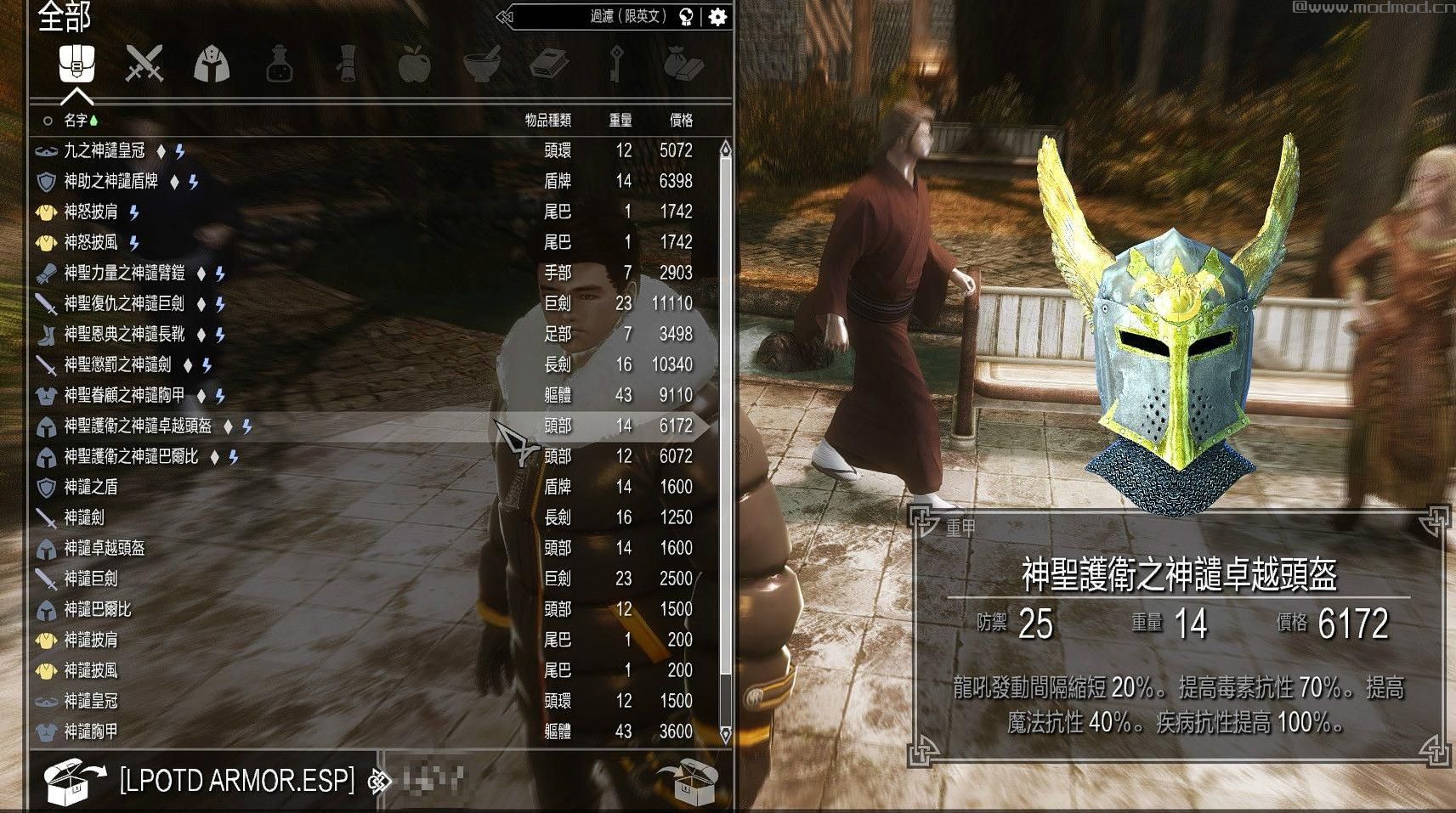This screenshot has width=1456, height=813.
Task: Select the food category apple icon
Action: click(x=415, y=66)
